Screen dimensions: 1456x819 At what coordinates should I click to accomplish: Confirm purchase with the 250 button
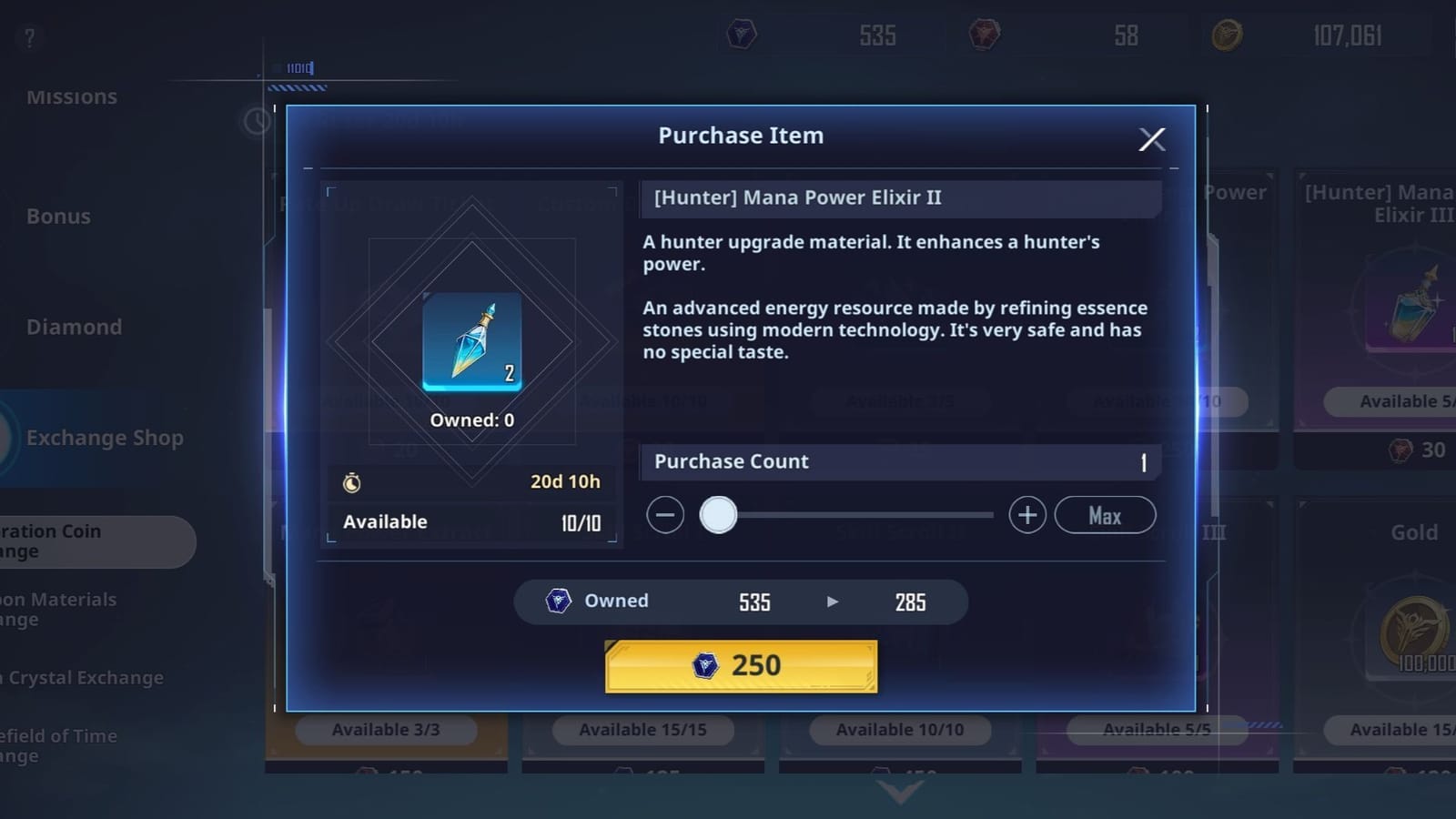[x=740, y=665]
